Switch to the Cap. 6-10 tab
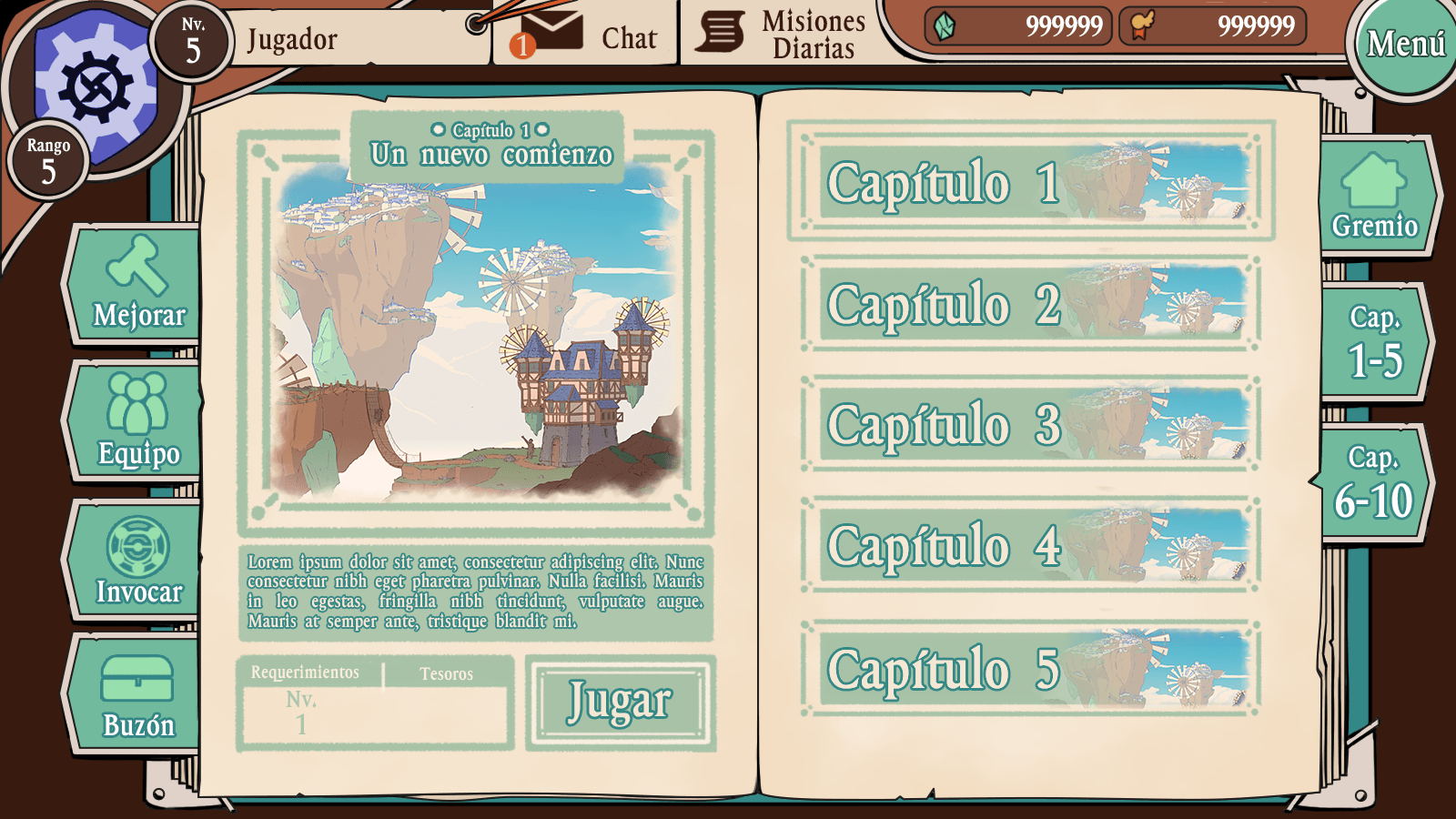This screenshot has width=1456, height=819. 1379,482
